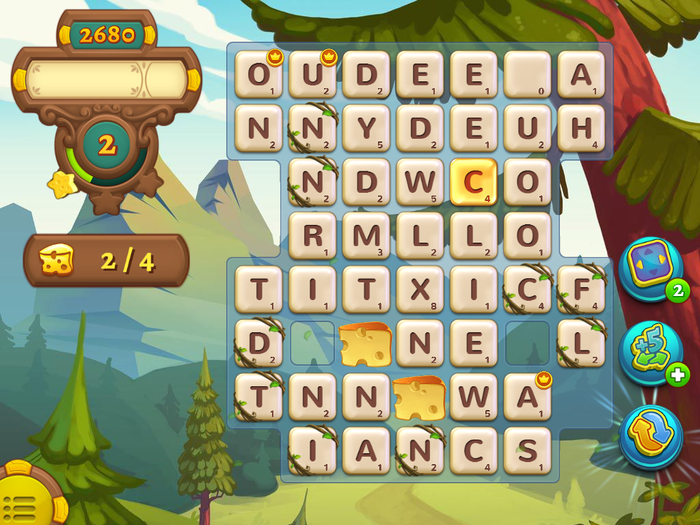This screenshot has width=700, height=525.
Task: Select the blank zero-point tile
Action: [527, 74]
